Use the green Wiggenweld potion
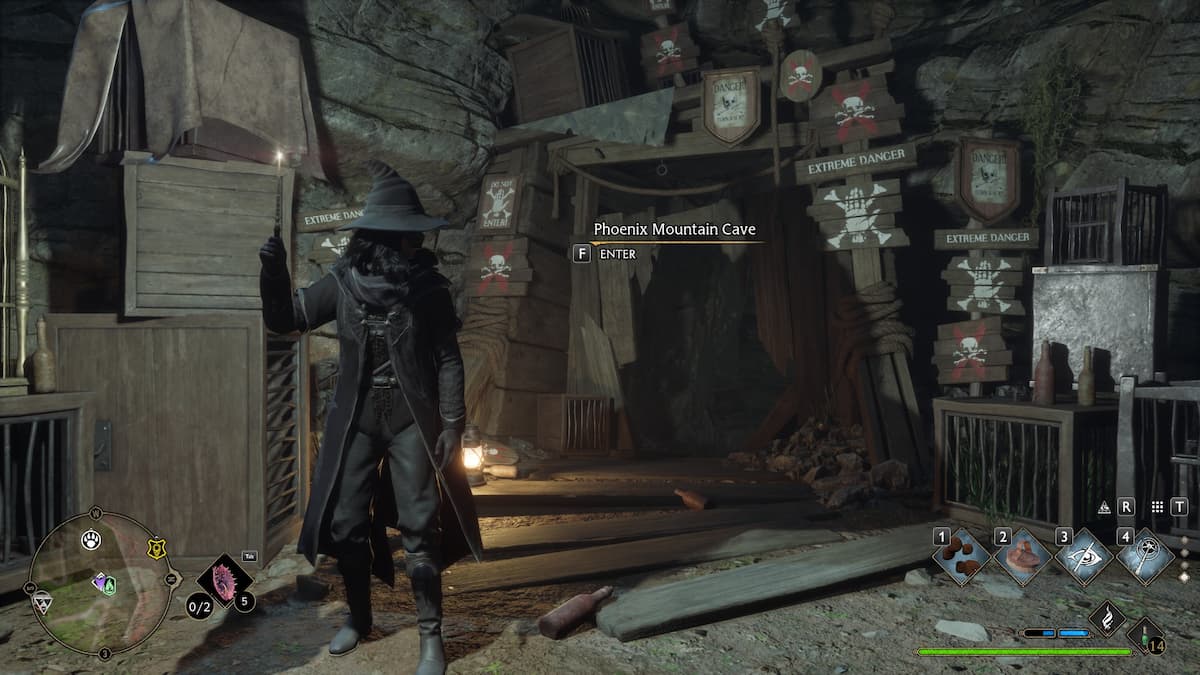 [x=1145, y=639]
